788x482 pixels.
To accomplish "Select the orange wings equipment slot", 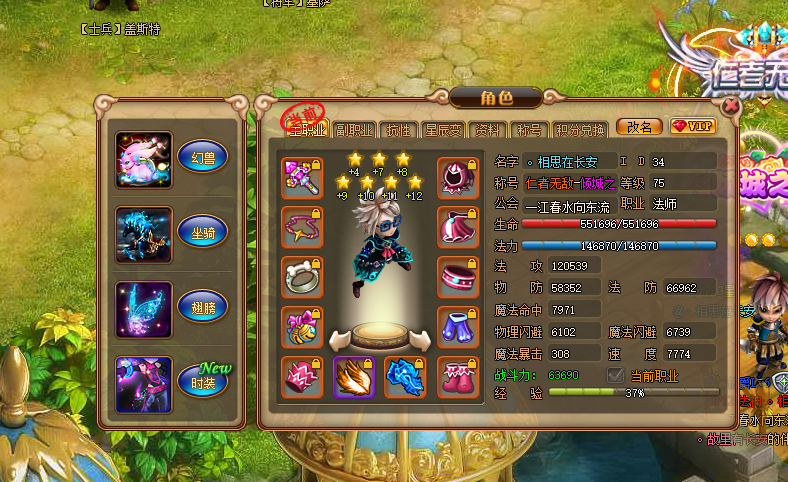I will (353, 377).
